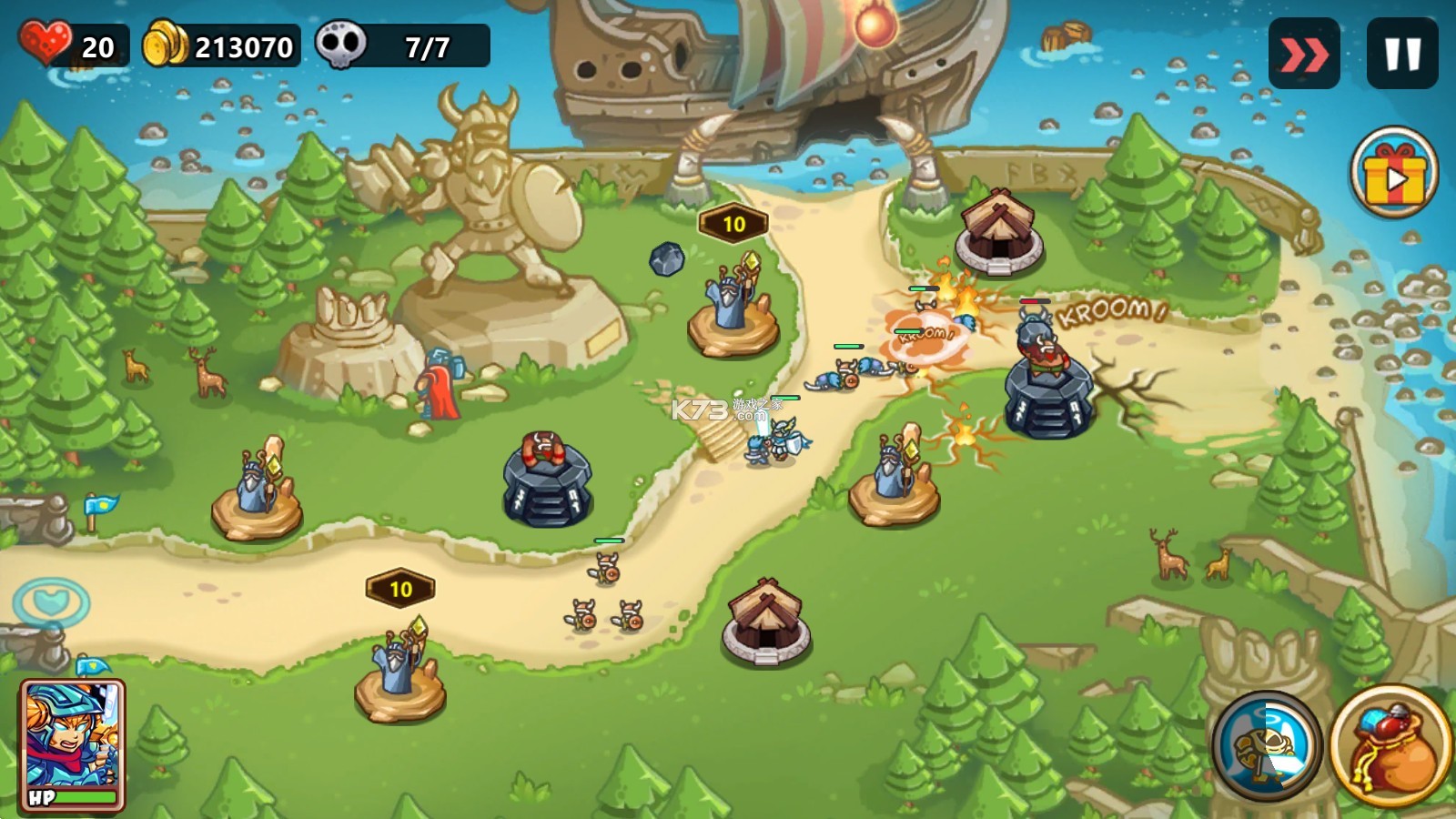Open the gift box video reward
This screenshot has width=1456, height=819.
[x=1393, y=173]
